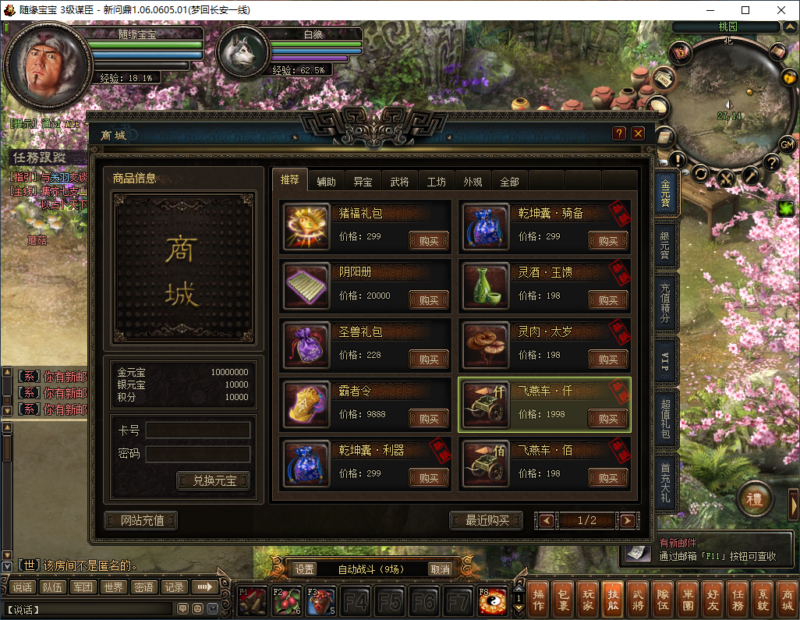
Task: Buy the 猪福礼包 gift pack
Action: pyautogui.click(x=429, y=240)
